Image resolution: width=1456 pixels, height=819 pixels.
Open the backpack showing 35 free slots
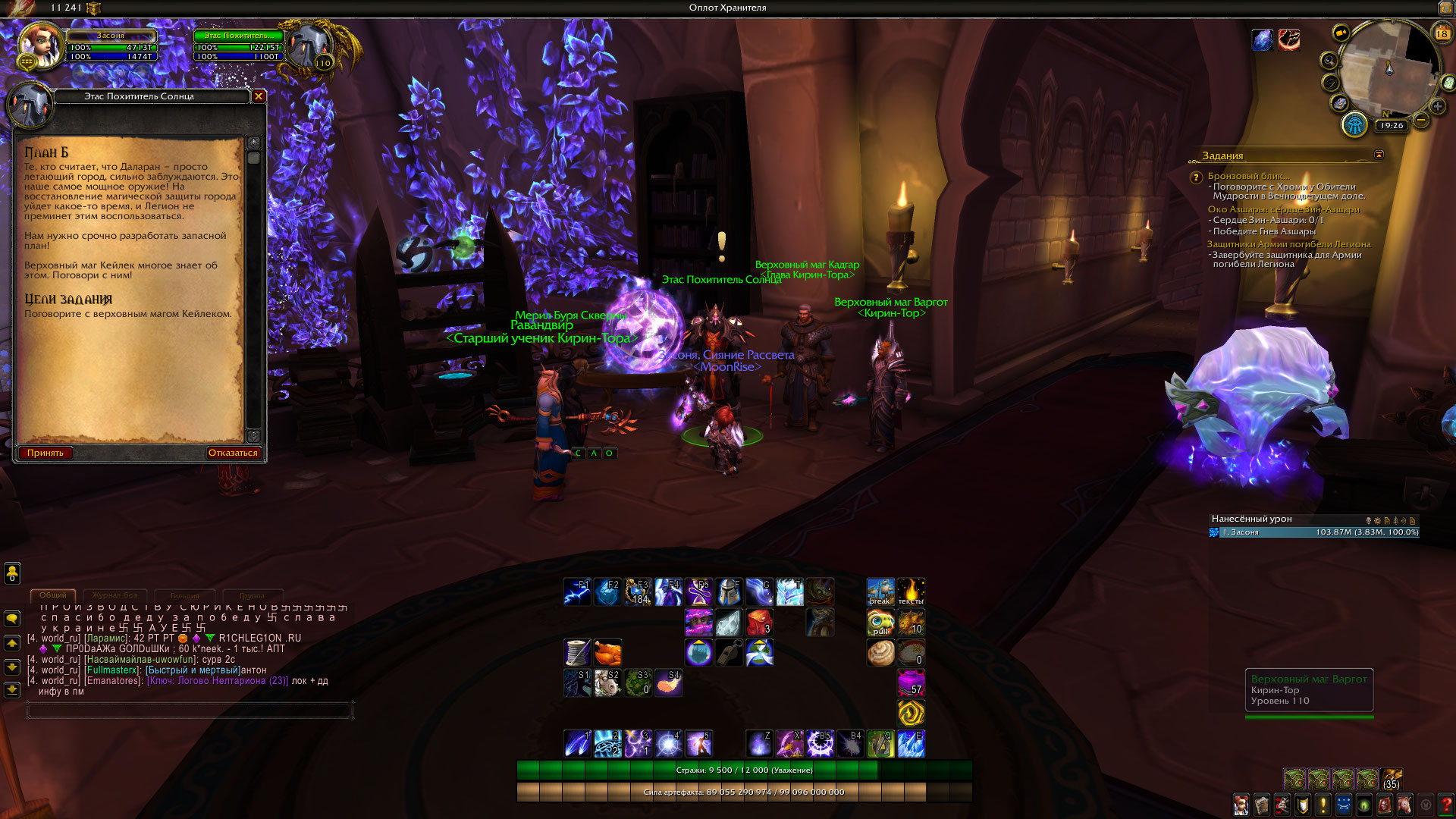click(x=1391, y=780)
